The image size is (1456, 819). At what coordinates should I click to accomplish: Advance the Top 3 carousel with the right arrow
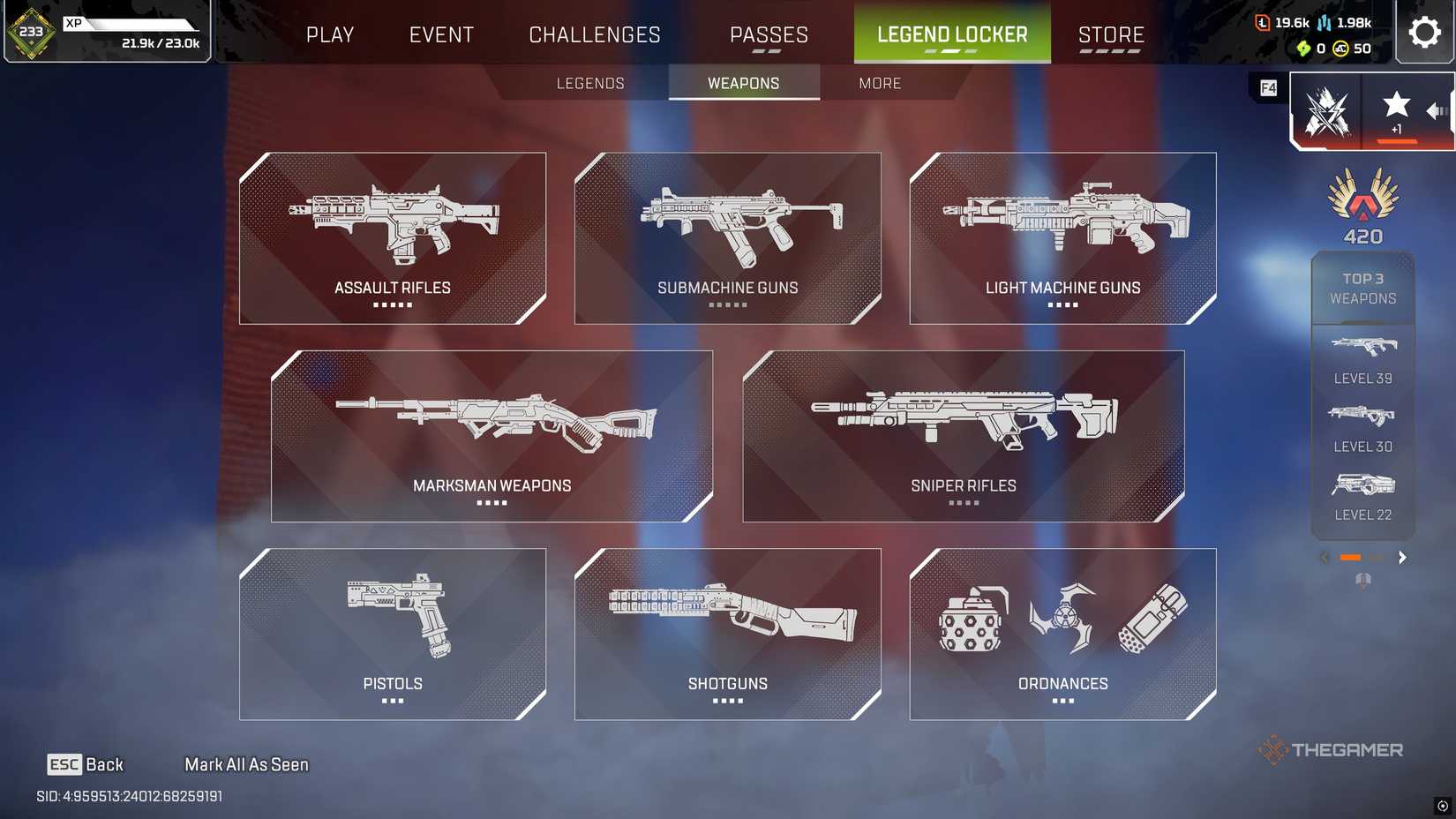pyautogui.click(x=1402, y=558)
